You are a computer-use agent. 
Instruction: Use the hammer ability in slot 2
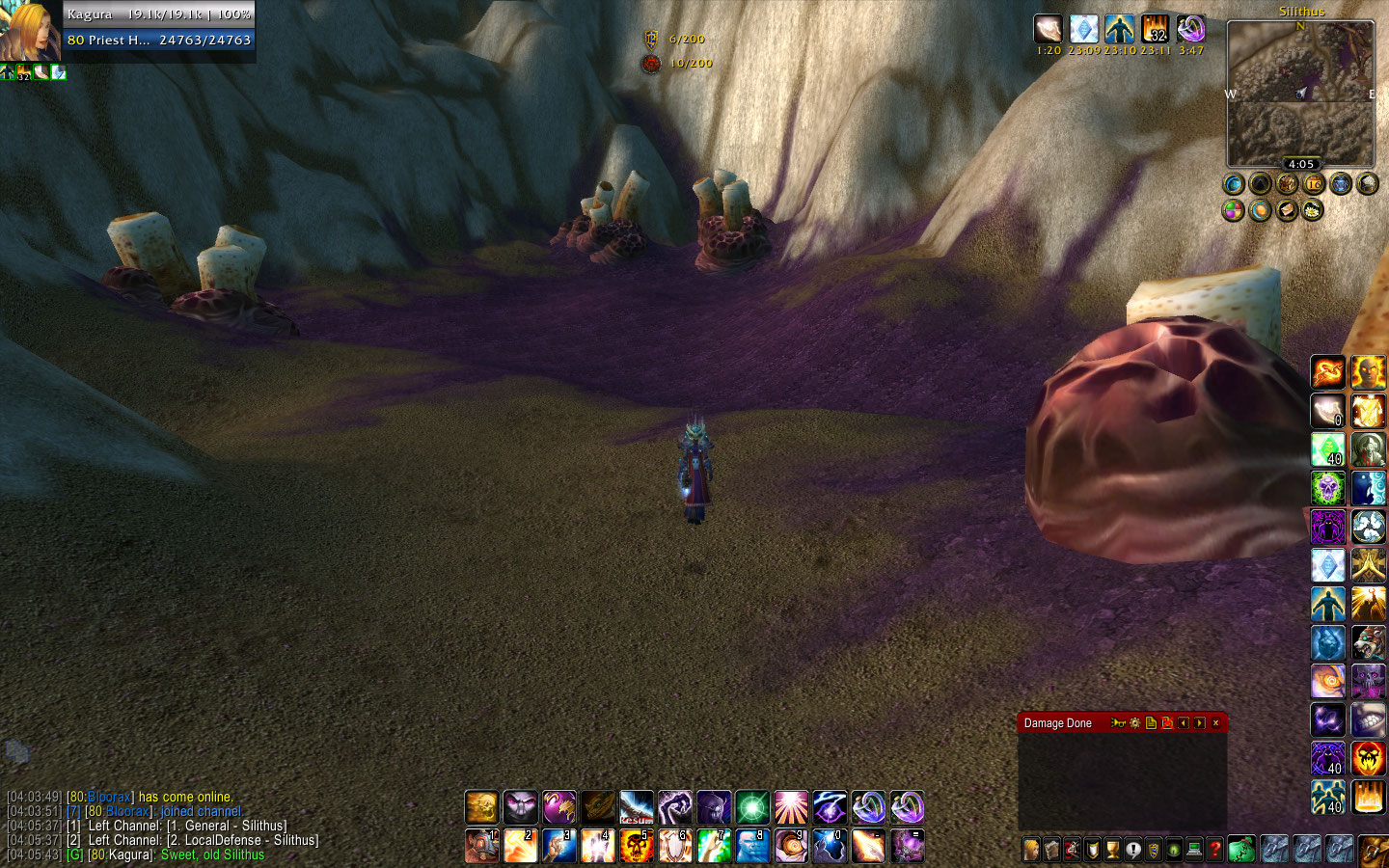coord(520,846)
